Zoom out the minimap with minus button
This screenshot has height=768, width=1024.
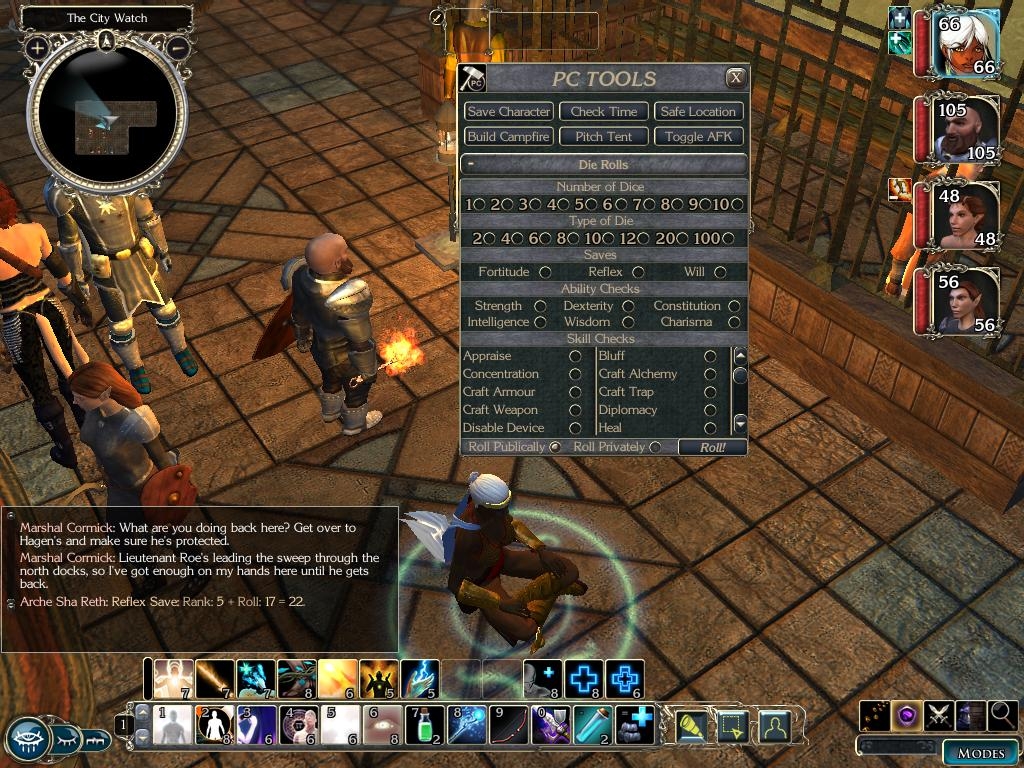(x=178, y=47)
